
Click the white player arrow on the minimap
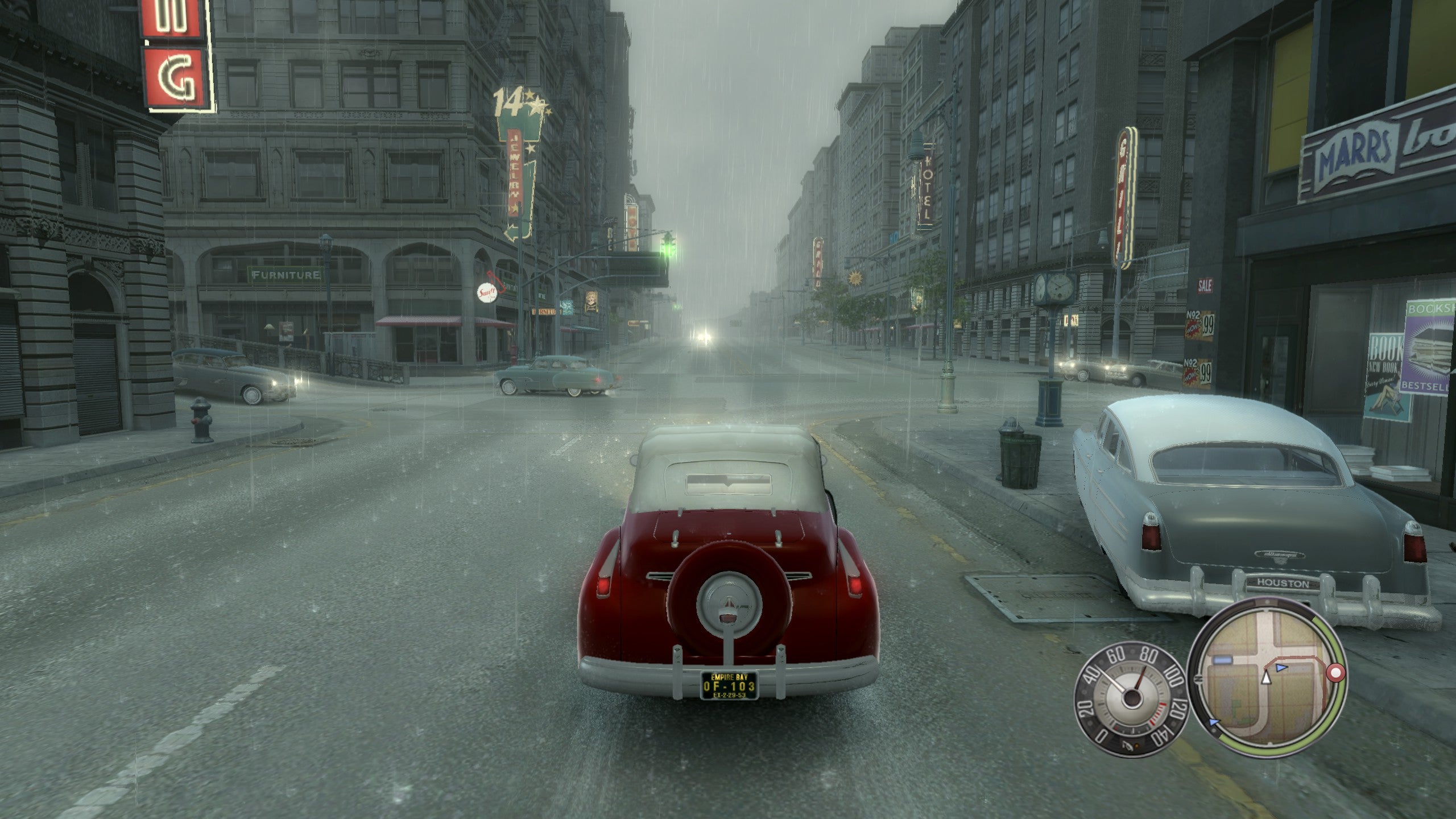[x=1266, y=677]
